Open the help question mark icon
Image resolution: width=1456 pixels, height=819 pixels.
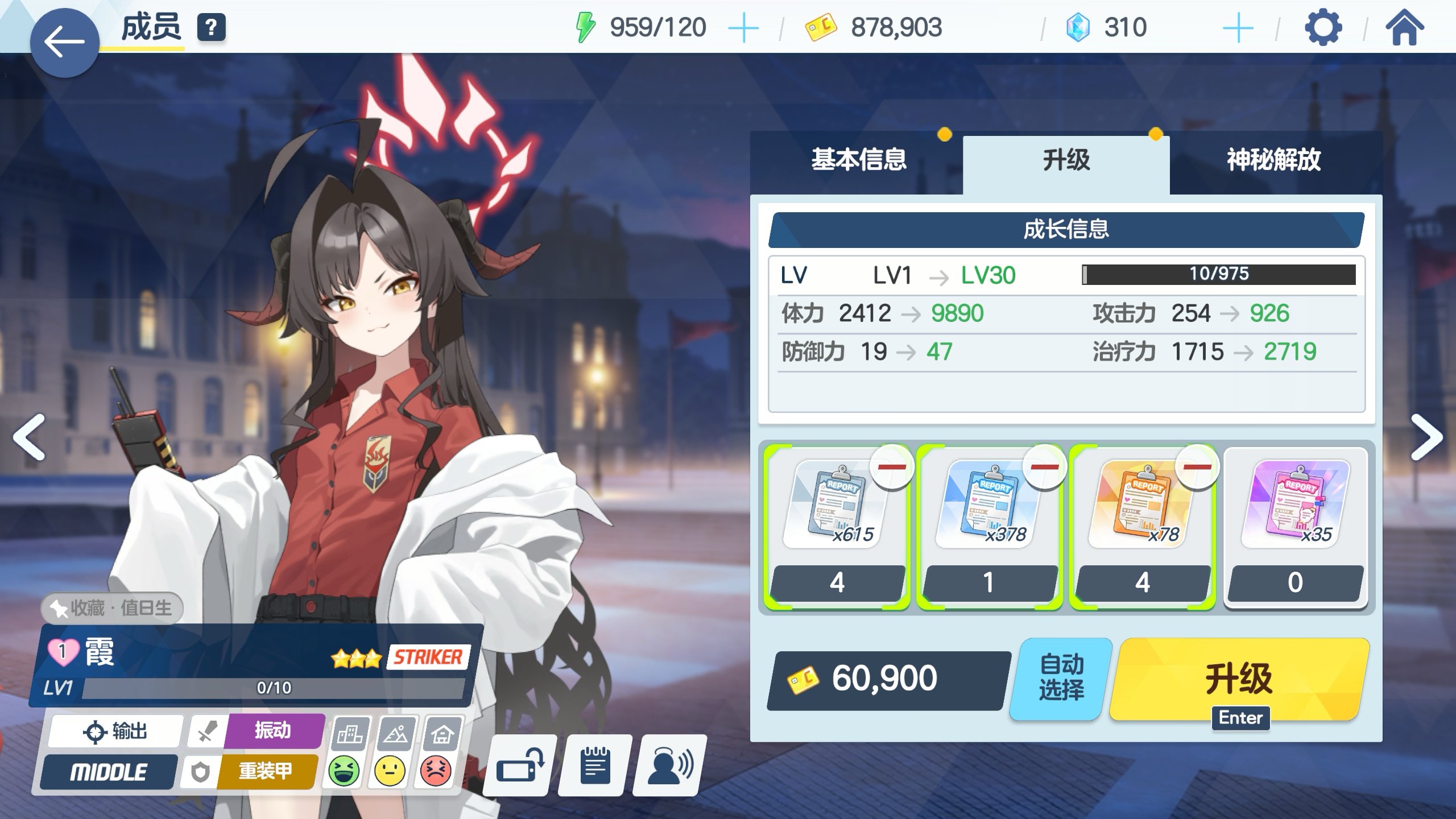[x=211, y=27]
